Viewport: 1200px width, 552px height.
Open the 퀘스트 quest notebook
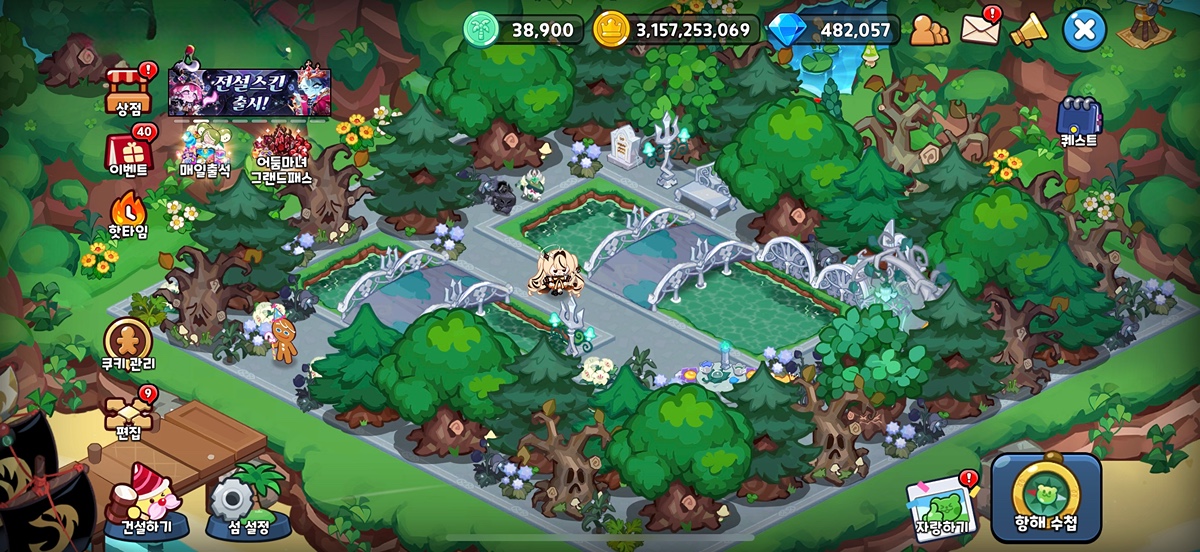tap(1078, 121)
